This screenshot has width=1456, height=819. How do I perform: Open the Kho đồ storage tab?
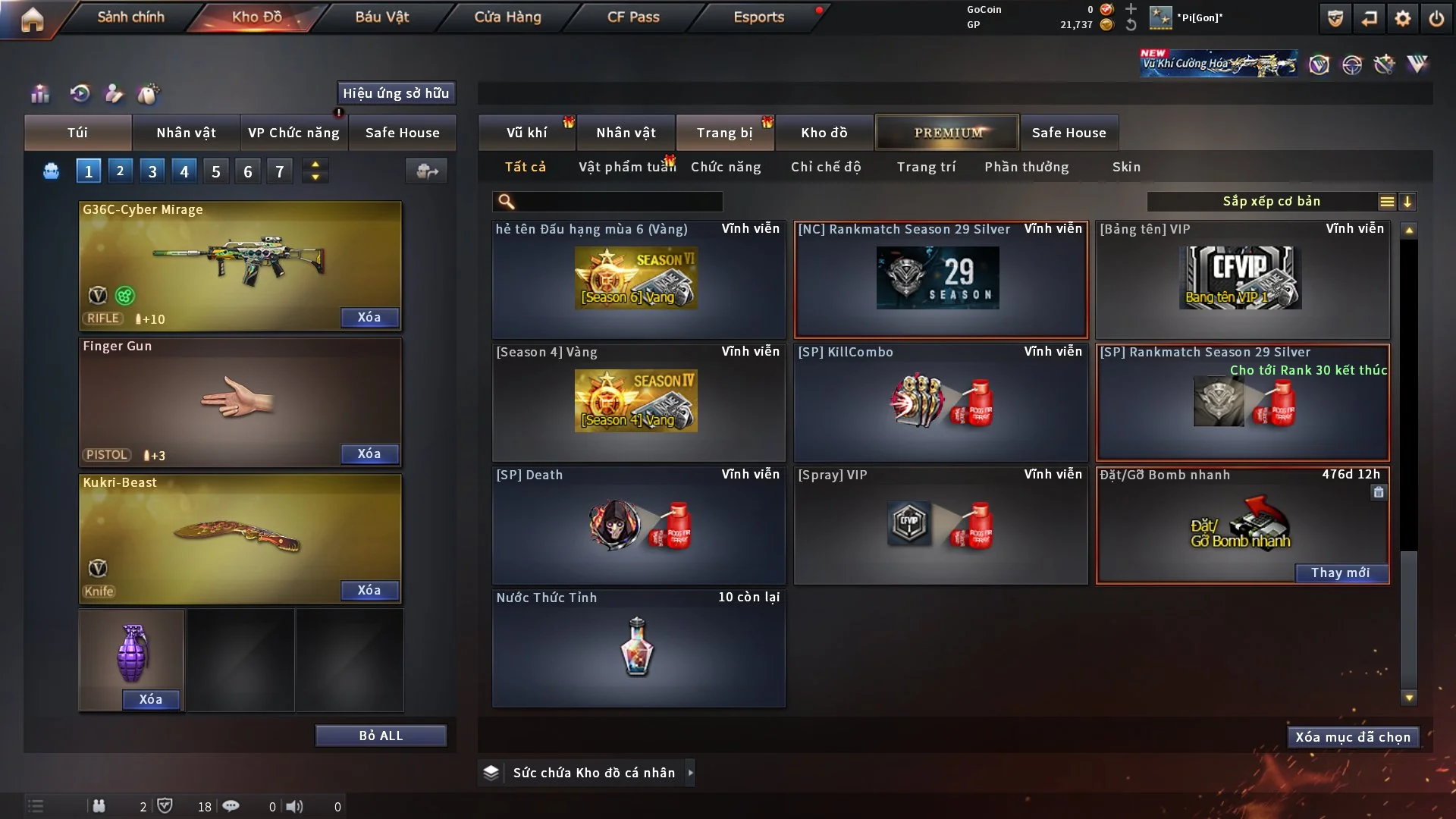(824, 133)
